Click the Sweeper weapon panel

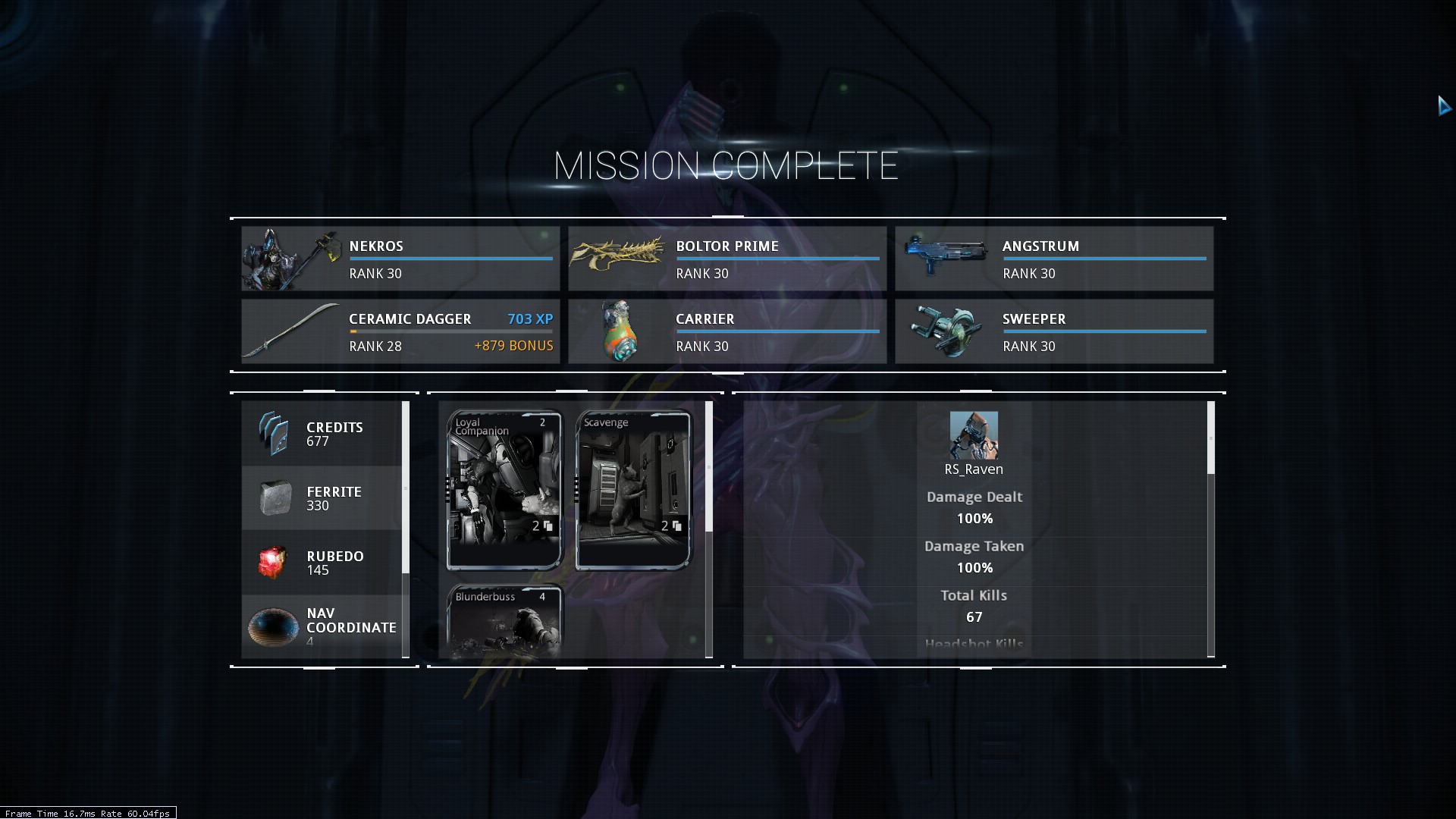[x=1053, y=331]
